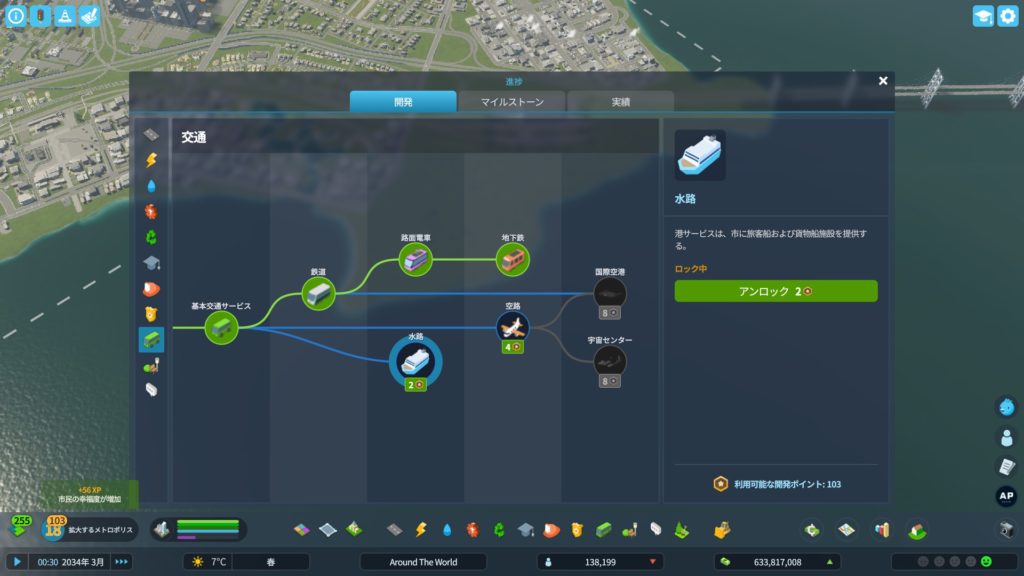
Task: Close the progression panel
Action: tap(883, 81)
